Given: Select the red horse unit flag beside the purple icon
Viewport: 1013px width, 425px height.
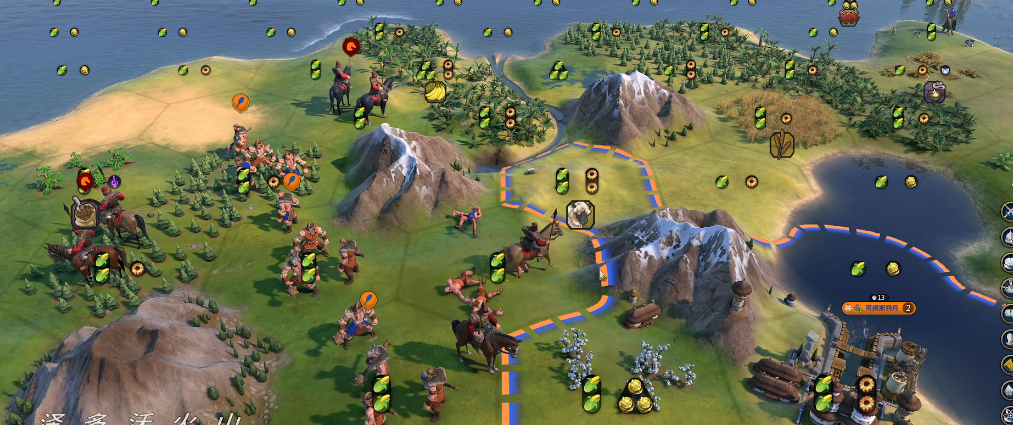Looking at the screenshot, I should pyautogui.click(x=87, y=181).
